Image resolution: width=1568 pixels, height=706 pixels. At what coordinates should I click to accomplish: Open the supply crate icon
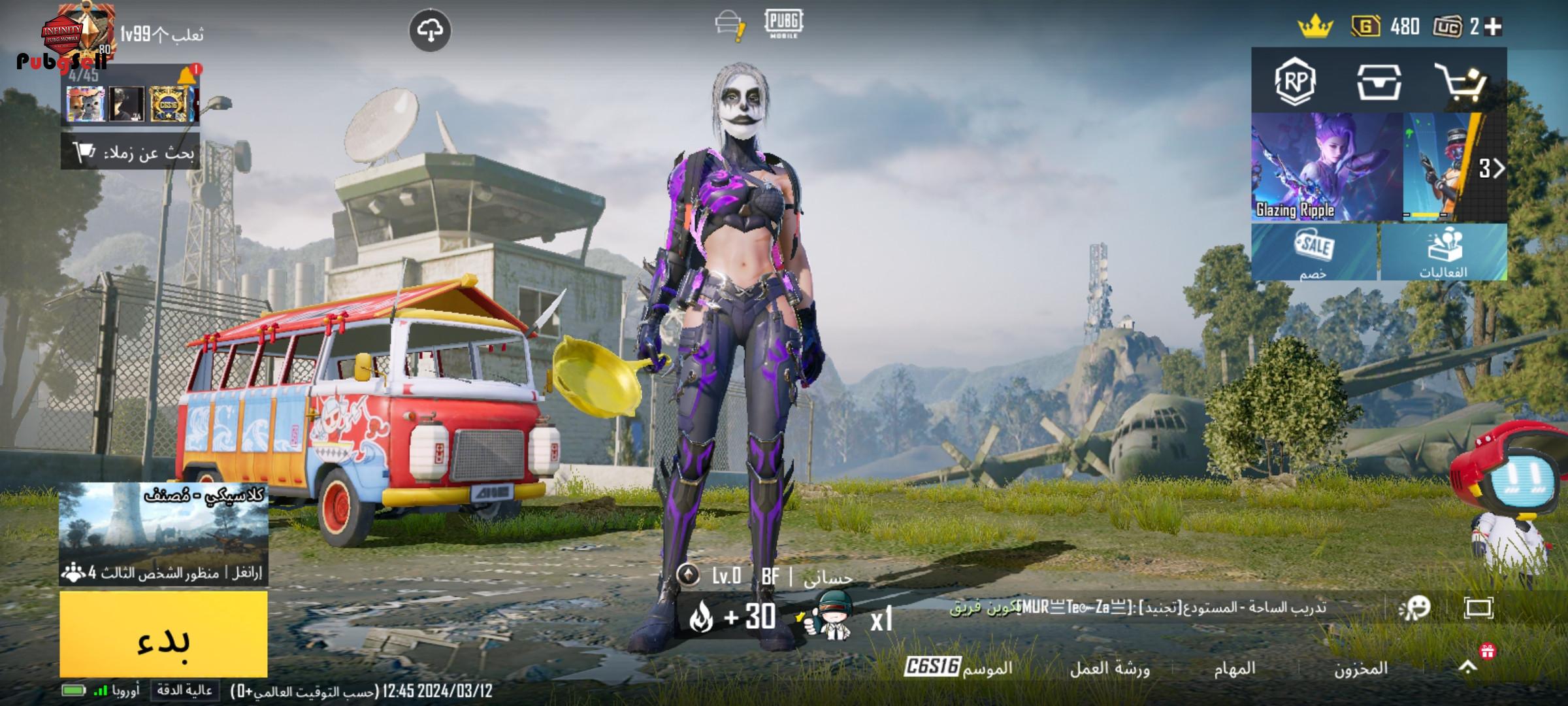tap(1379, 82)
